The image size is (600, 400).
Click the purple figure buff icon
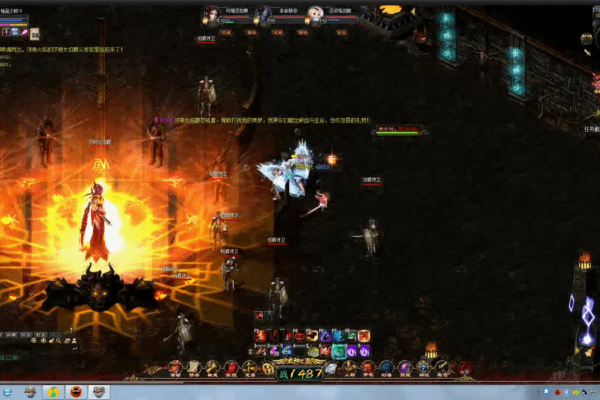tap(6, 32)
